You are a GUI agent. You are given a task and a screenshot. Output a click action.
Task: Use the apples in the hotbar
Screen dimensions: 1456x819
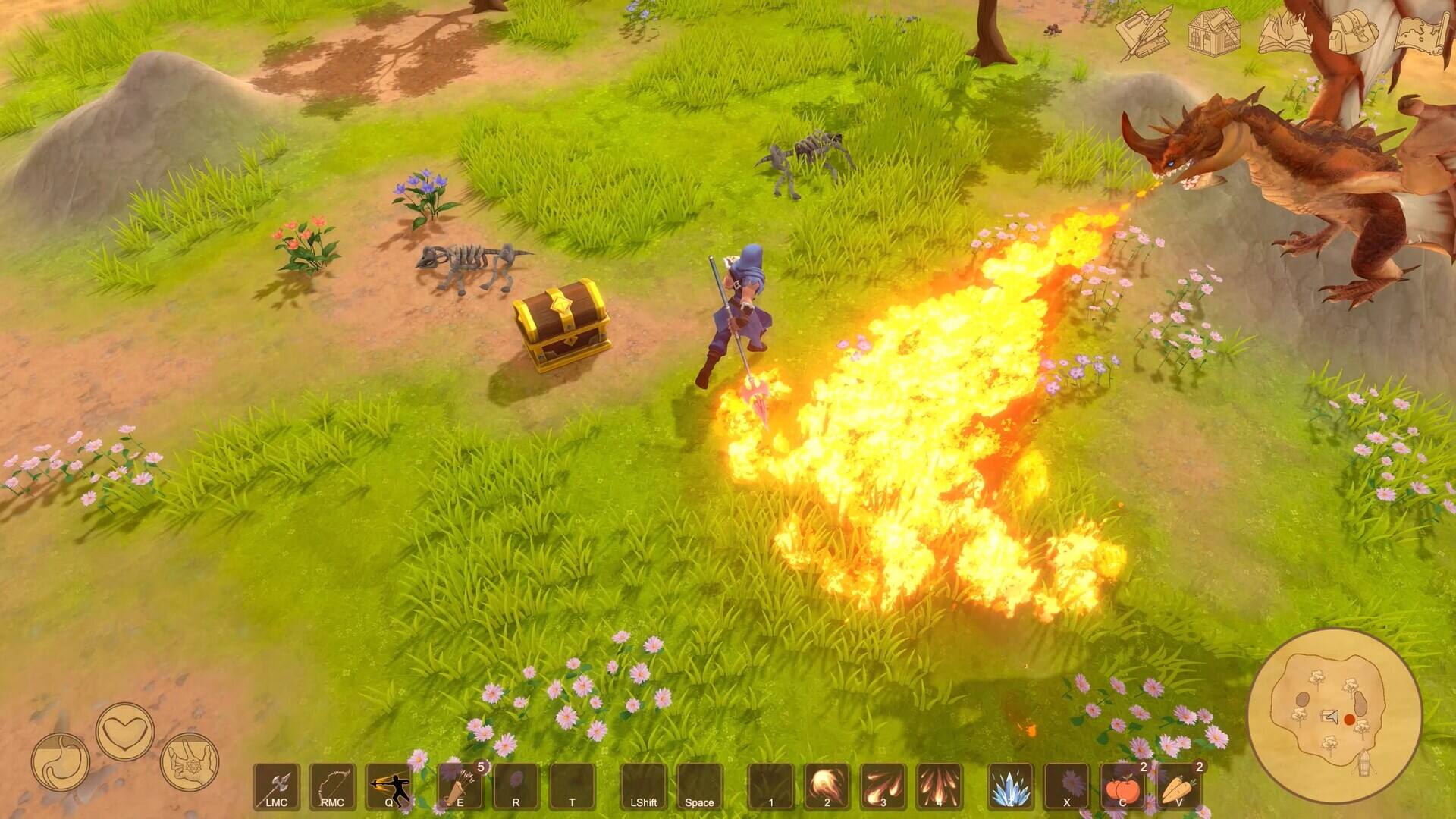tap(1122, 786)
